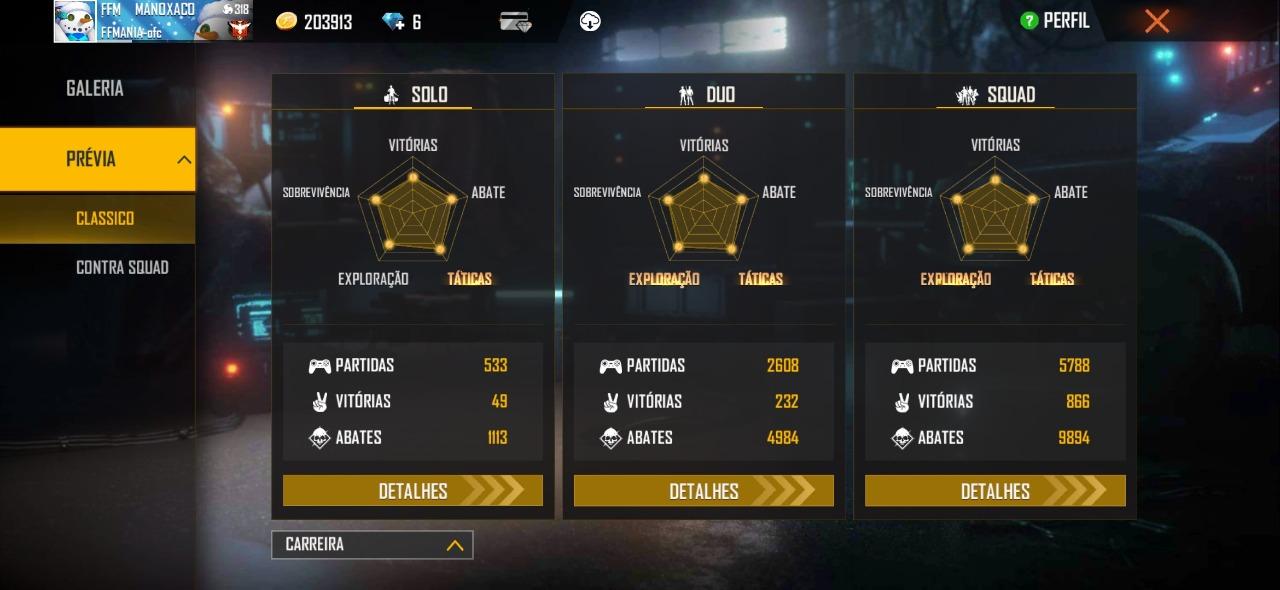Image resolution: width=1280 pixels, height=590 pixels.
Task: Tap the player avatar banner
Action: [152, 21]
